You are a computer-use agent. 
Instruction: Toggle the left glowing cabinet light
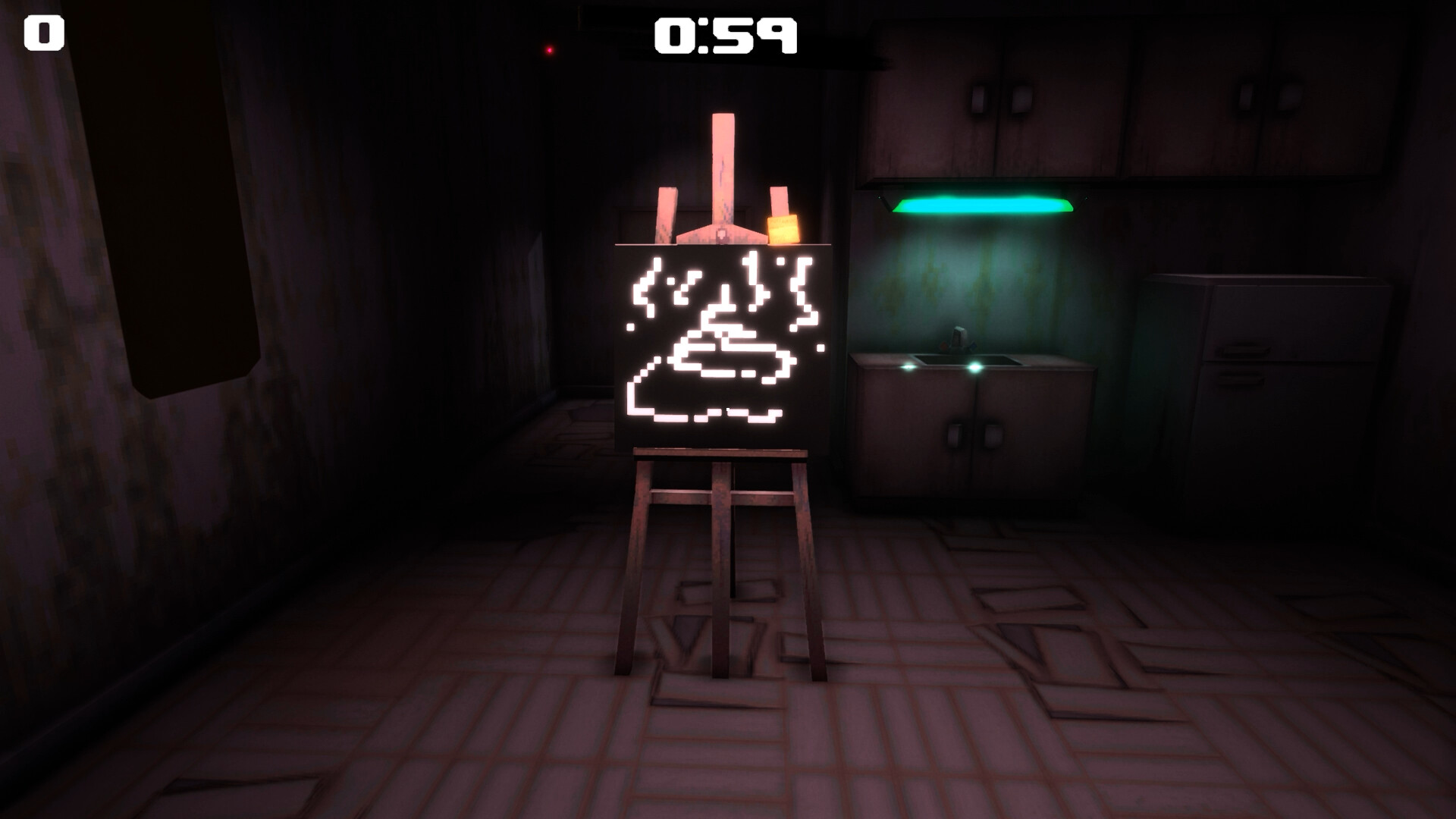pyautogui.click(x=909, y=366)
